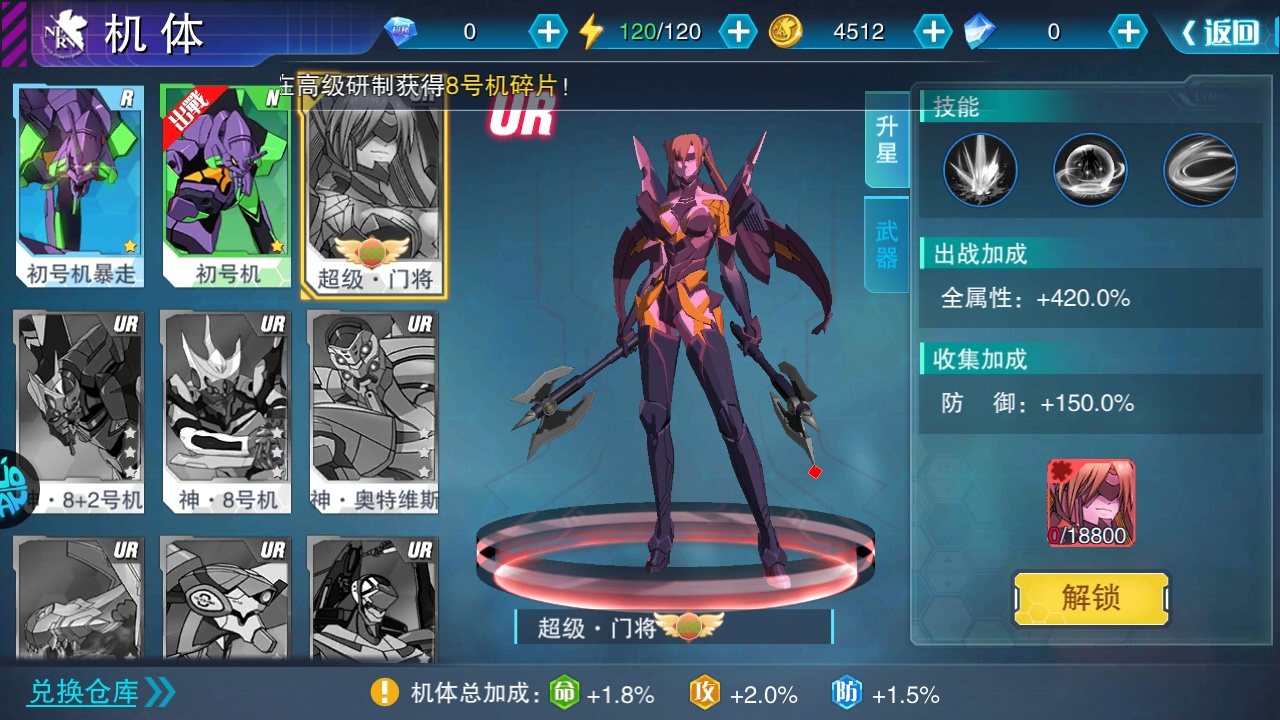Show total mecha bonus info icon
Viewport: 1280px width, 720px height.
click(x=385, y=692)
